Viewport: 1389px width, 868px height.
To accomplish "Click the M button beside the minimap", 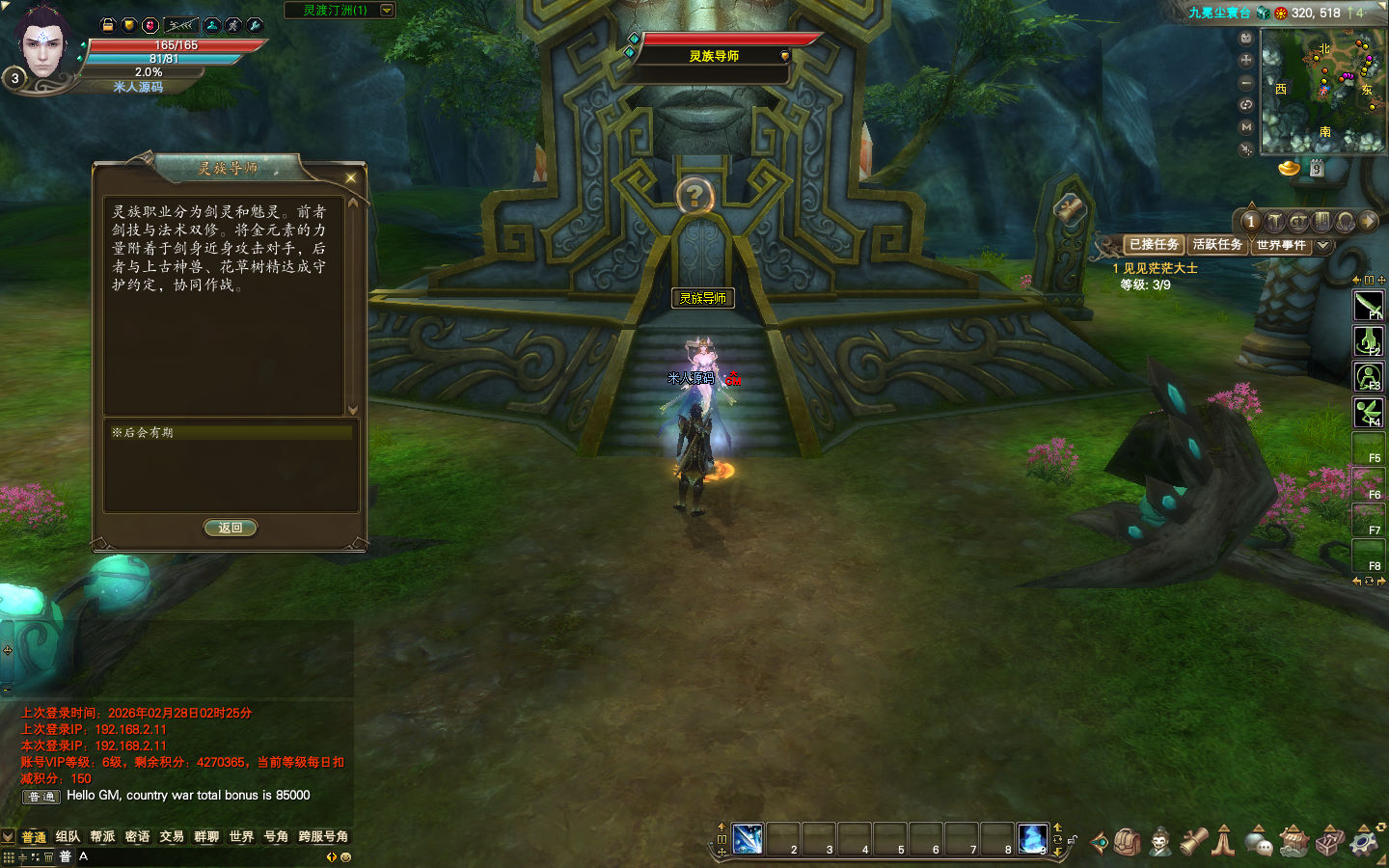I will pos(1246,126).
